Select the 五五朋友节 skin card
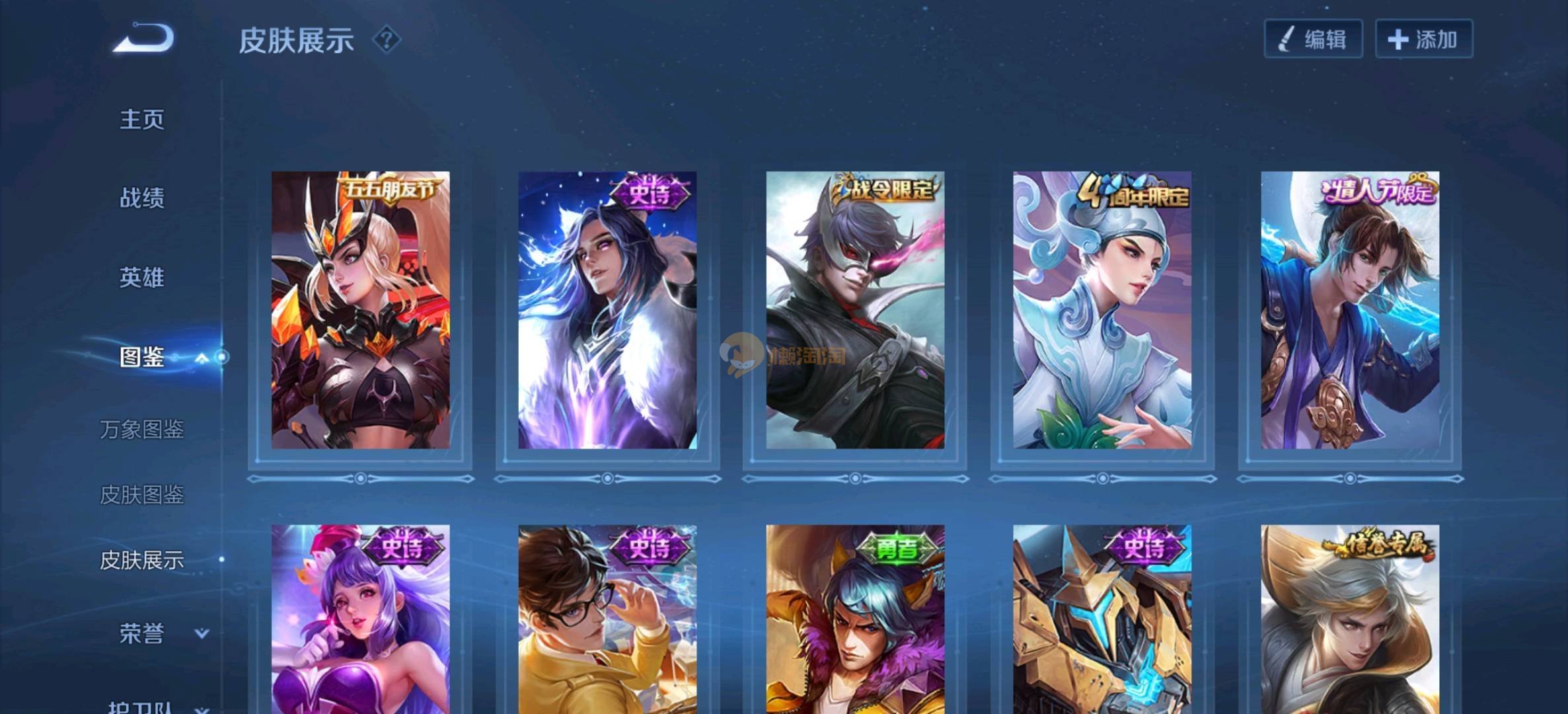The image size is (1568, 714). (x=360, y=311)
